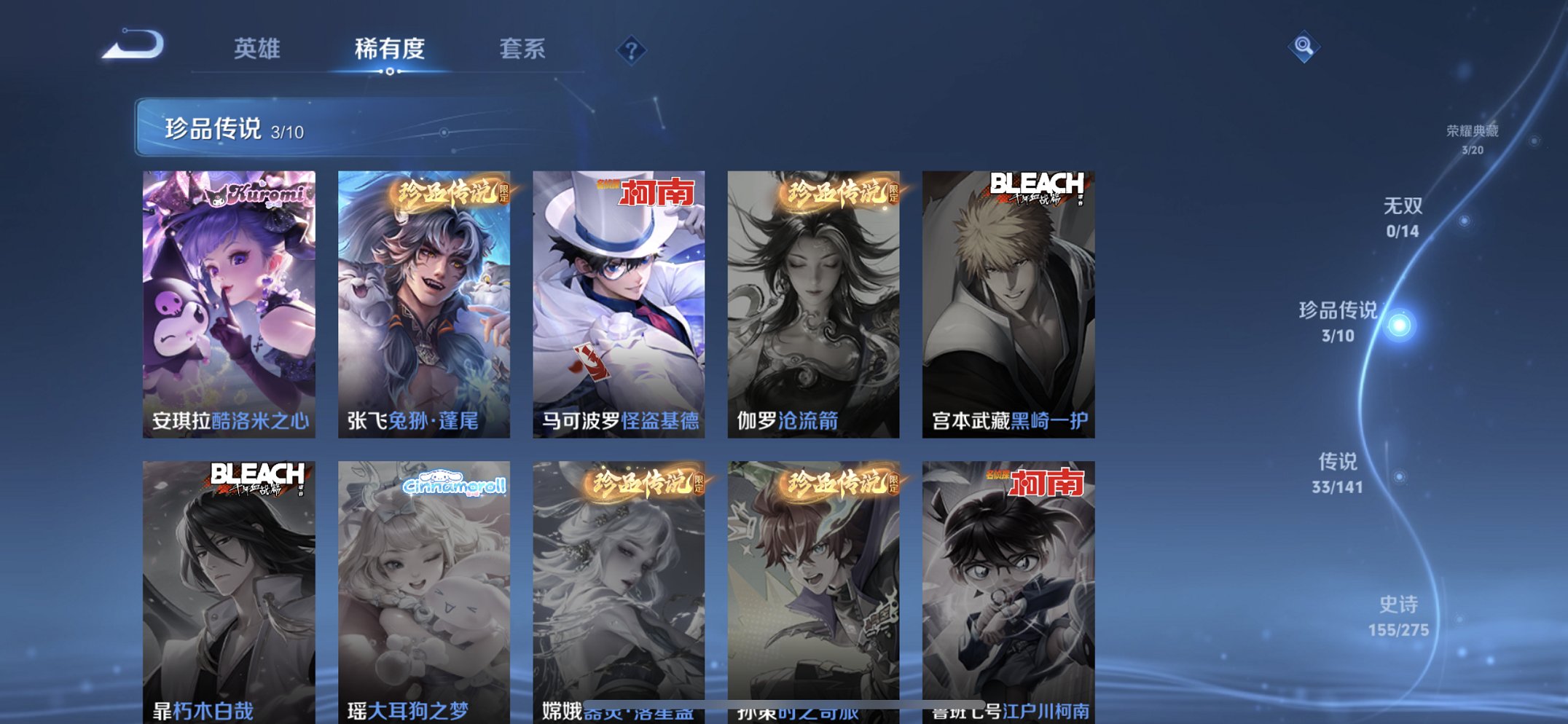Switch to the 套系 tab
Screen dimensions: 1568x724
pyautogui.click(x=524, y=47)
